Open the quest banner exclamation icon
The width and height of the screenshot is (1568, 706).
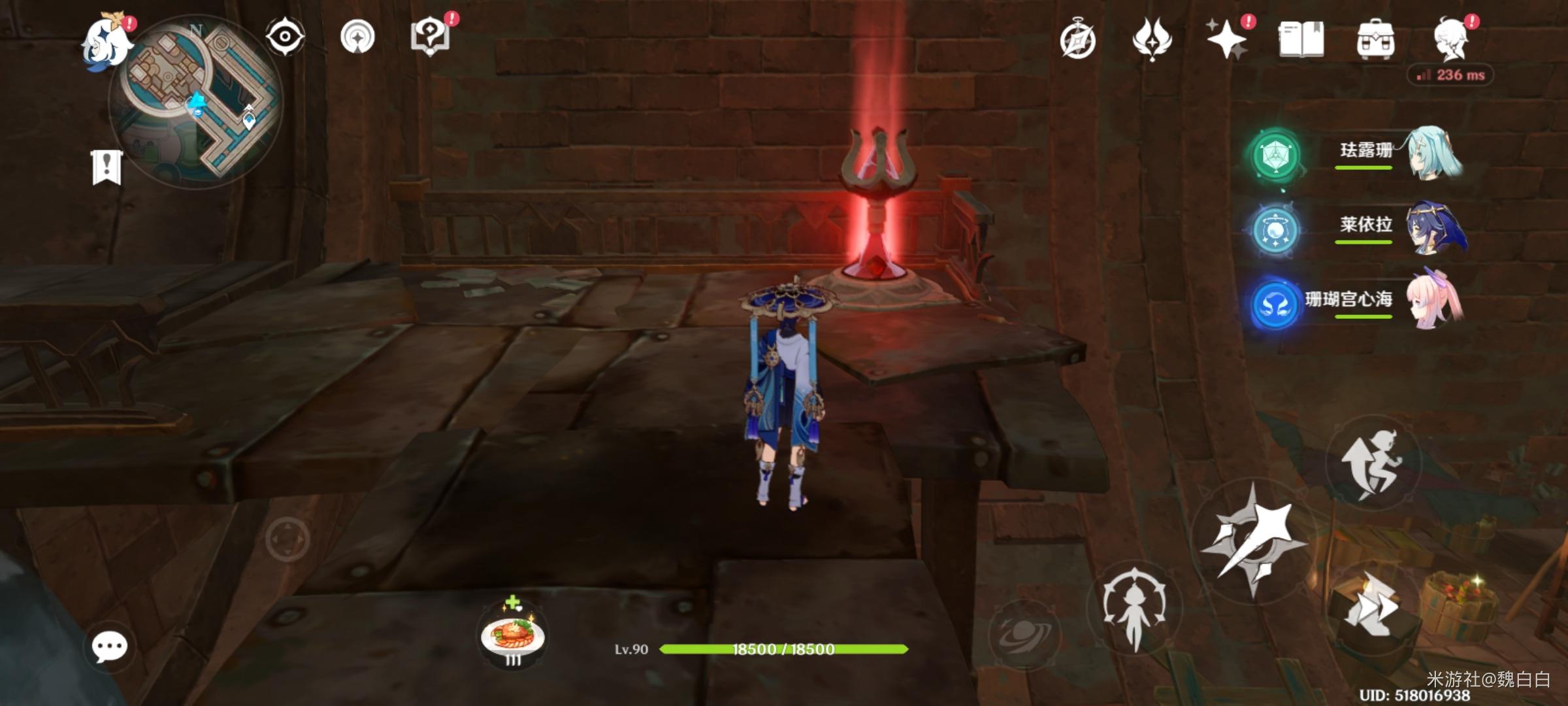(106, 167)
